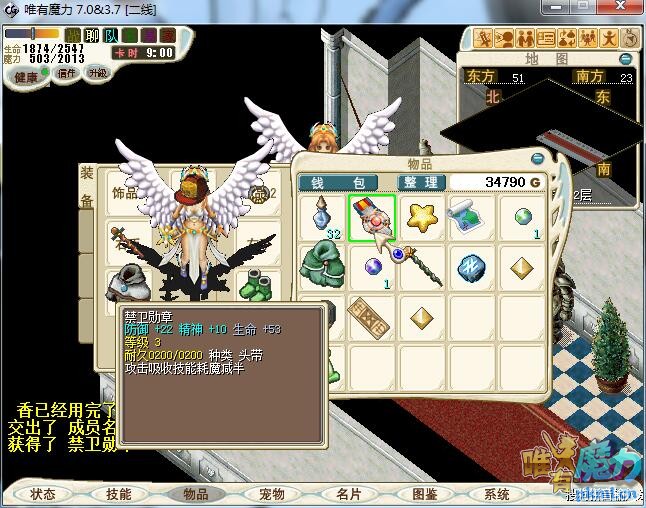The width and height of the screenshot is (646, 508).
Task: Click the 升级 (Level Up) button
Action: pos(98,73)
